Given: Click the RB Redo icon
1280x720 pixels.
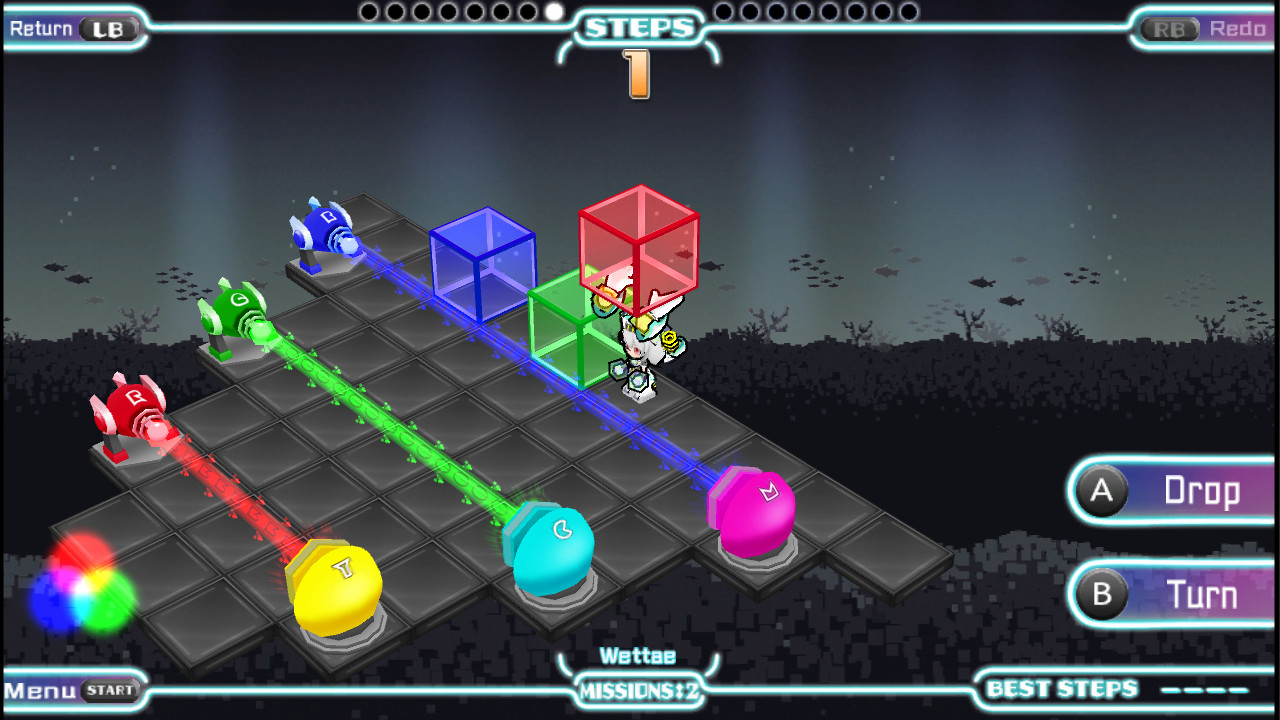Looking at the screenshot, I should pos(1168,29).
